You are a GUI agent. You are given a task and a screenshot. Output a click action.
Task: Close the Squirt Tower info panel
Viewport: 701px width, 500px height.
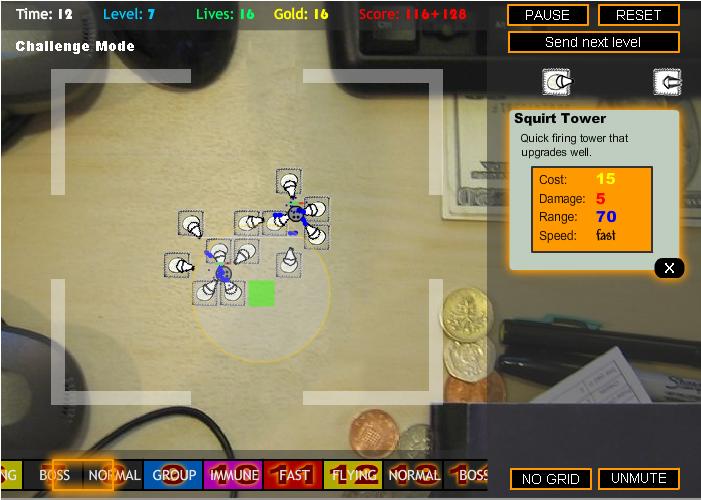670,267
